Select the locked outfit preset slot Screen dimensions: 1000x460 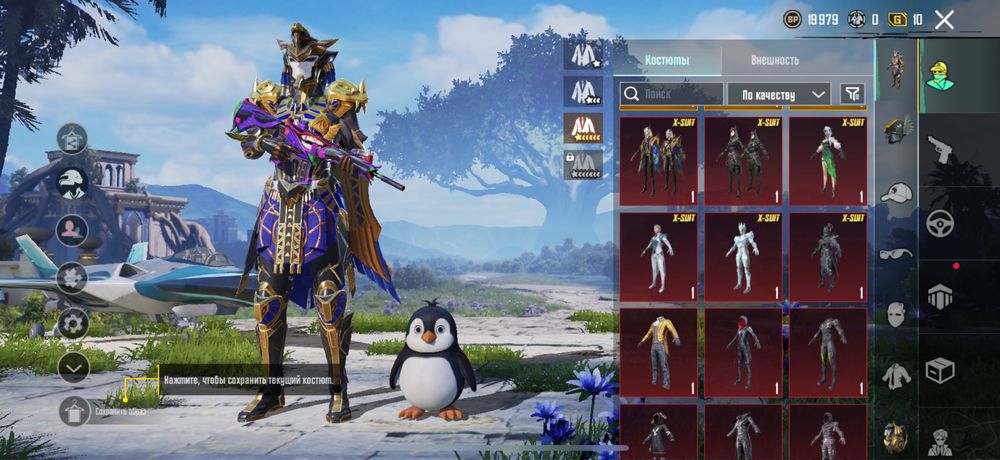pyautogui.click(x=582, y=165)
